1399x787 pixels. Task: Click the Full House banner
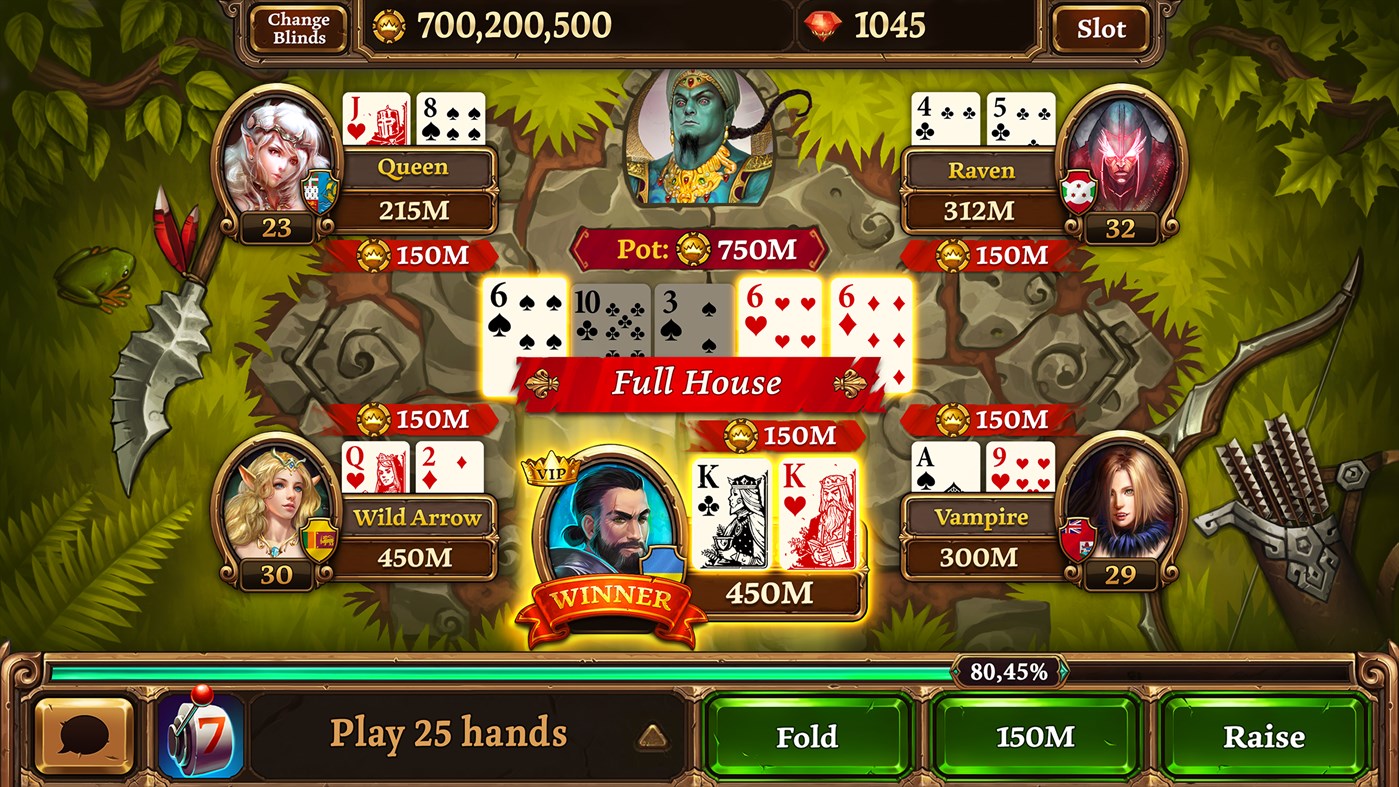(x=698, y=382)
